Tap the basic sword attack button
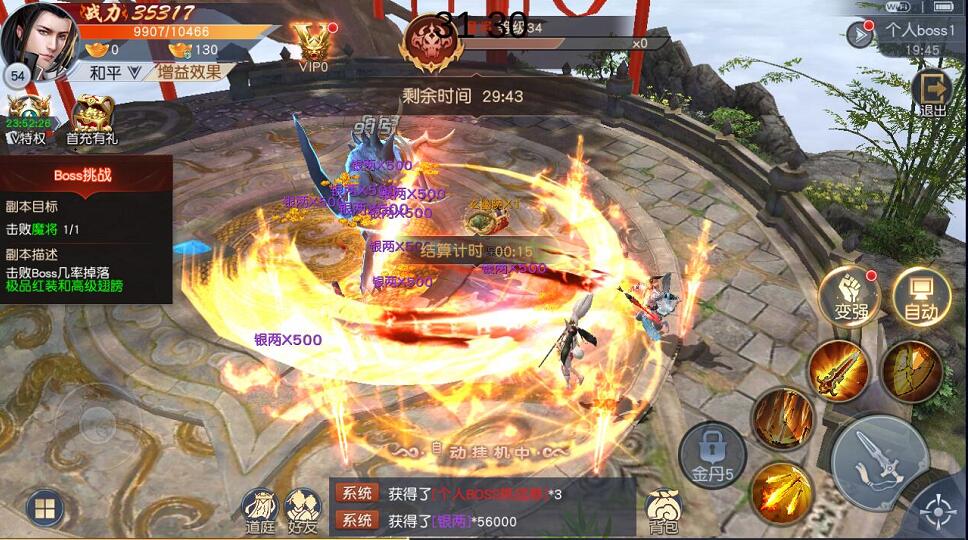Screen dimensions: 968x540 click(880, 463)
